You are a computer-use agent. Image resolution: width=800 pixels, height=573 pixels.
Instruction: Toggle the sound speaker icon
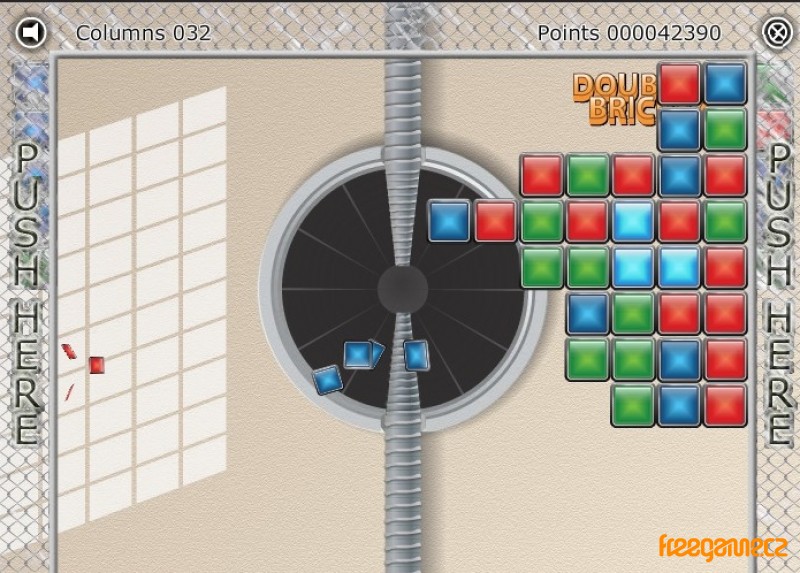click(32, 32)
